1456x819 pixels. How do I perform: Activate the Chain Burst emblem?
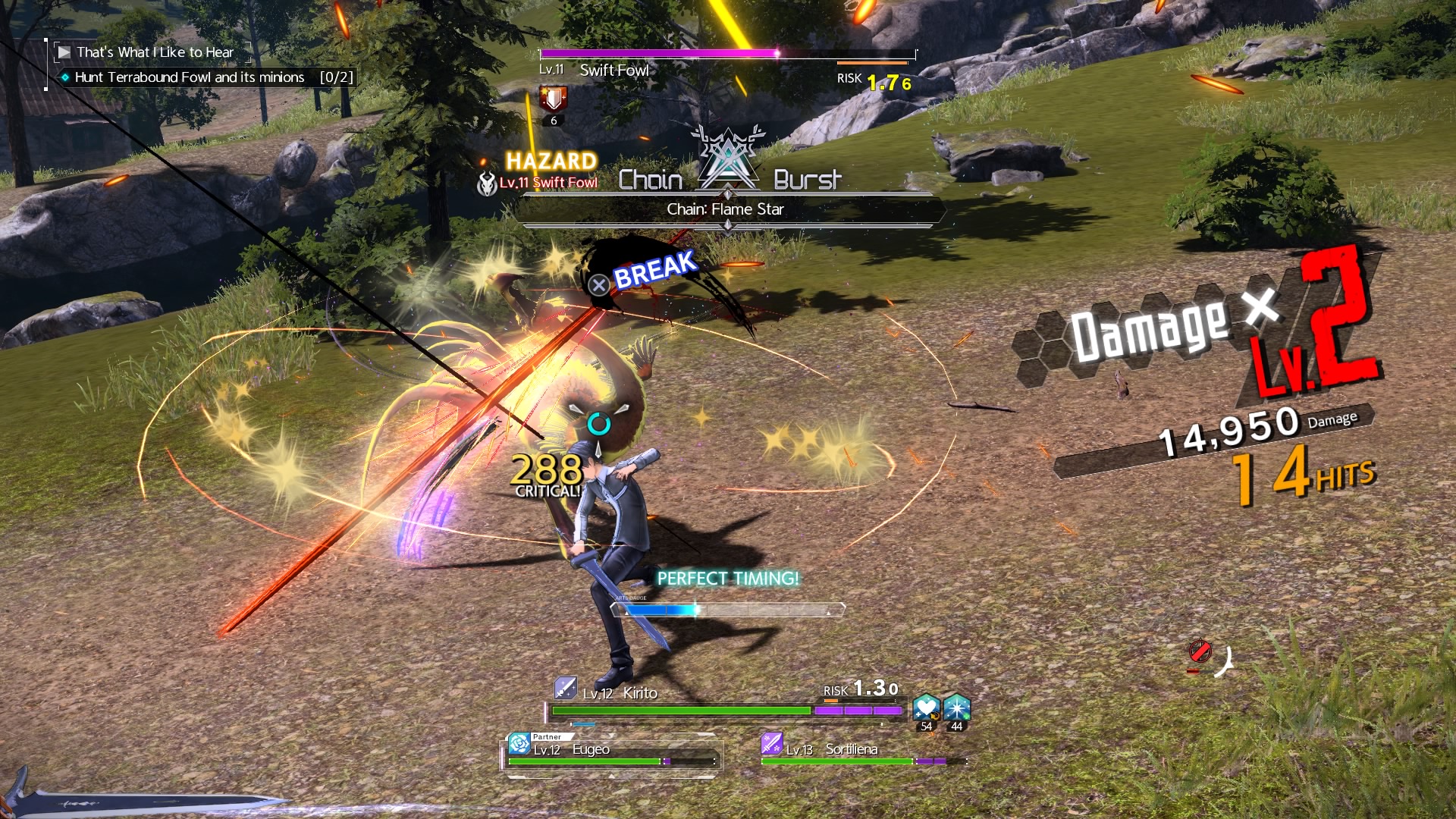pos(728,161)
